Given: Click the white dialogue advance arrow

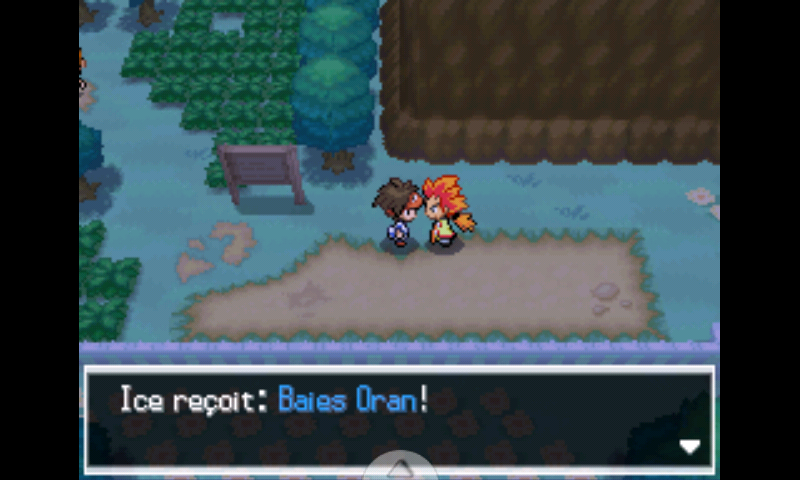Looking at the screenshot, I should 690,447.
